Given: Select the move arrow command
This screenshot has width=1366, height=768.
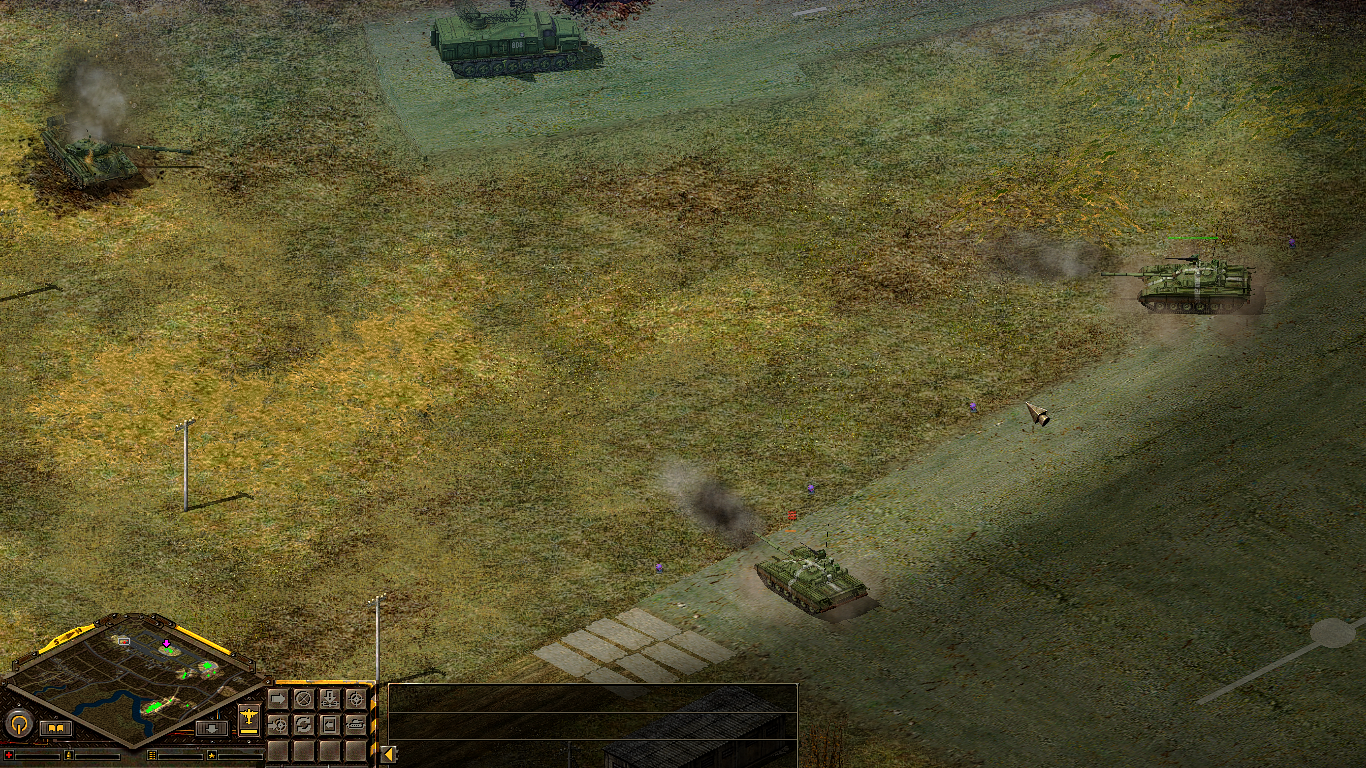Looking at the screenshot, I should click(278, 698).
